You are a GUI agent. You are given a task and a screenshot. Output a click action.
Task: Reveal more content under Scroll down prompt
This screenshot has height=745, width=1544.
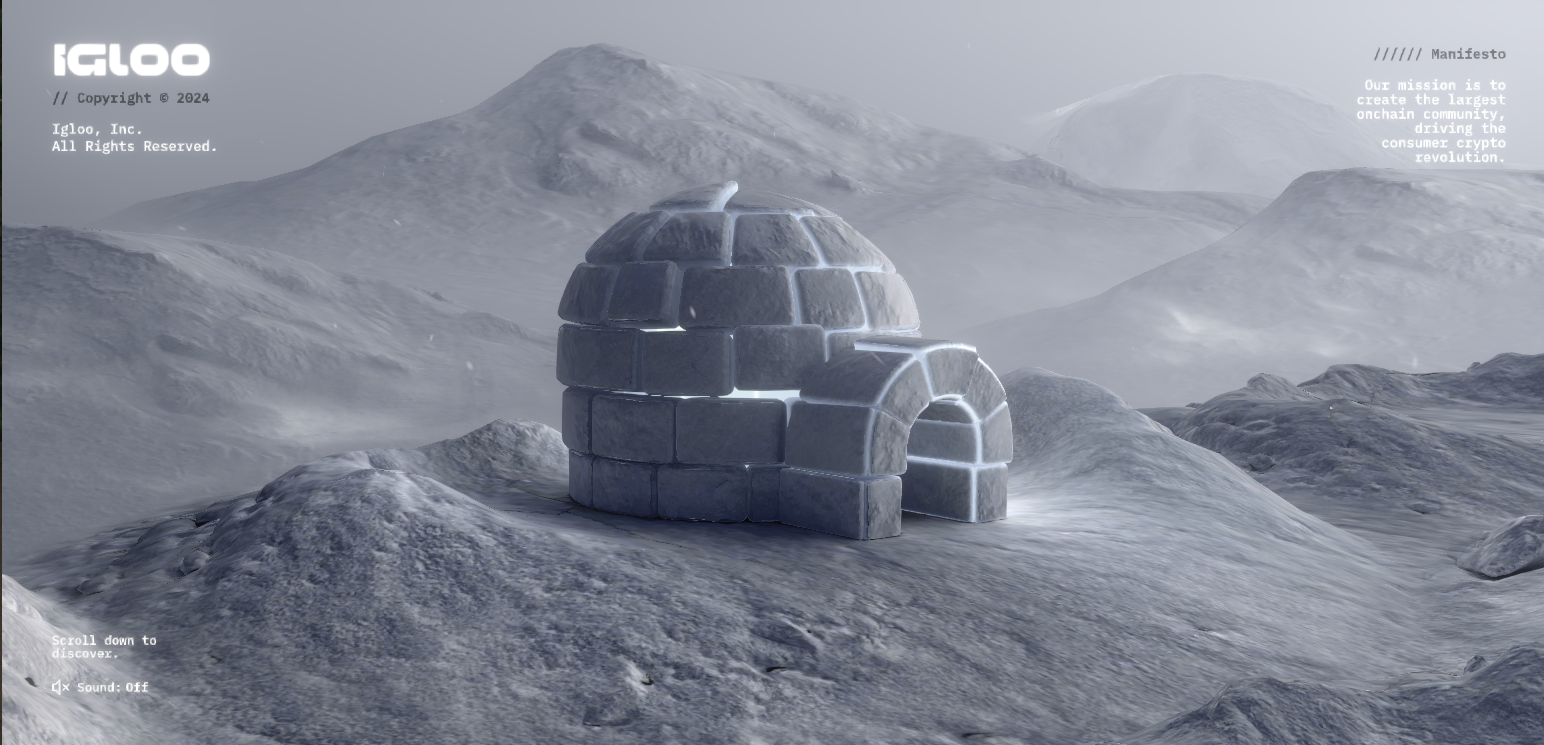tap(104, 648)
